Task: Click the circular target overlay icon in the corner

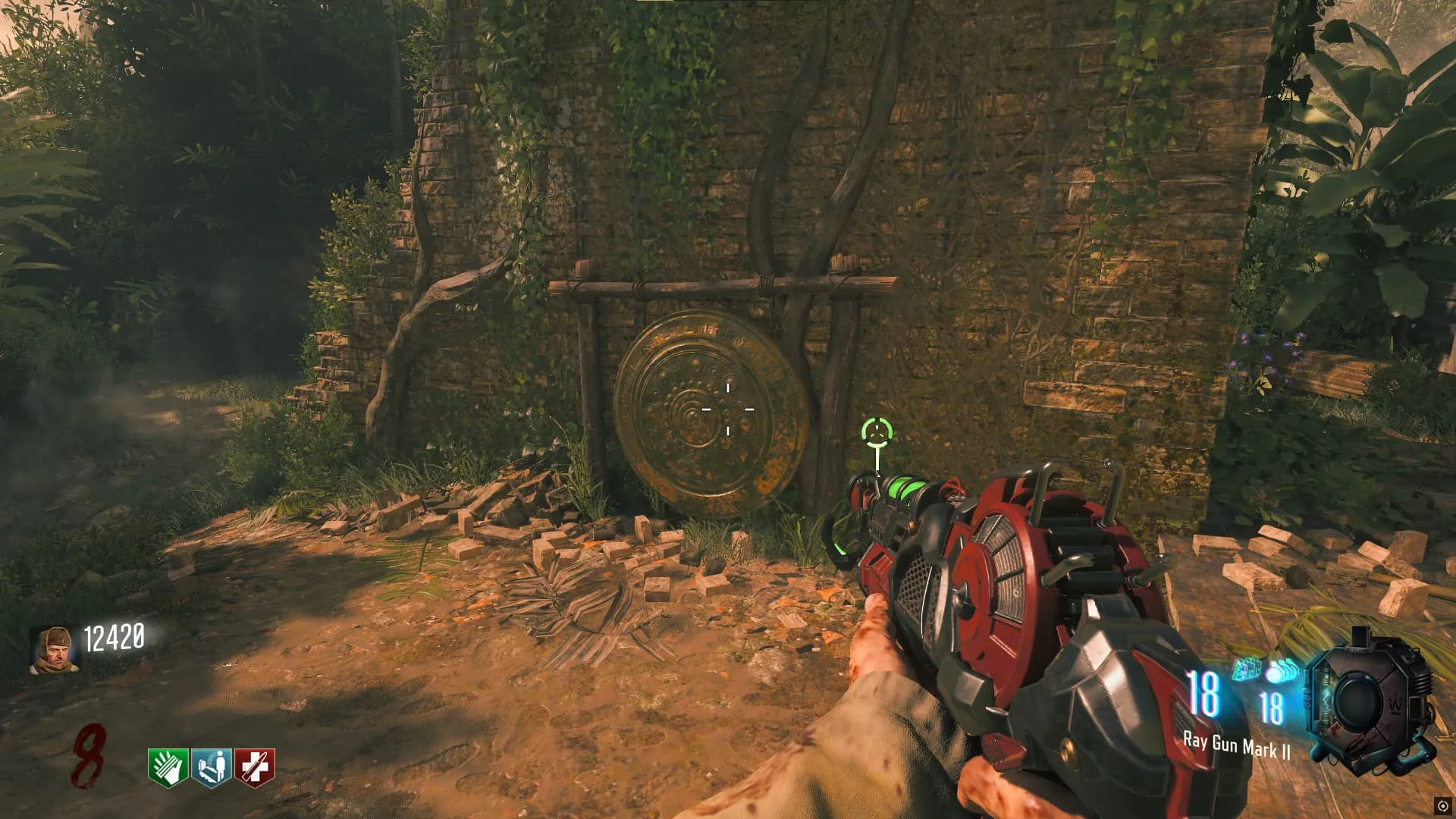Action: pyautogui.click(x=1442, y=805)
